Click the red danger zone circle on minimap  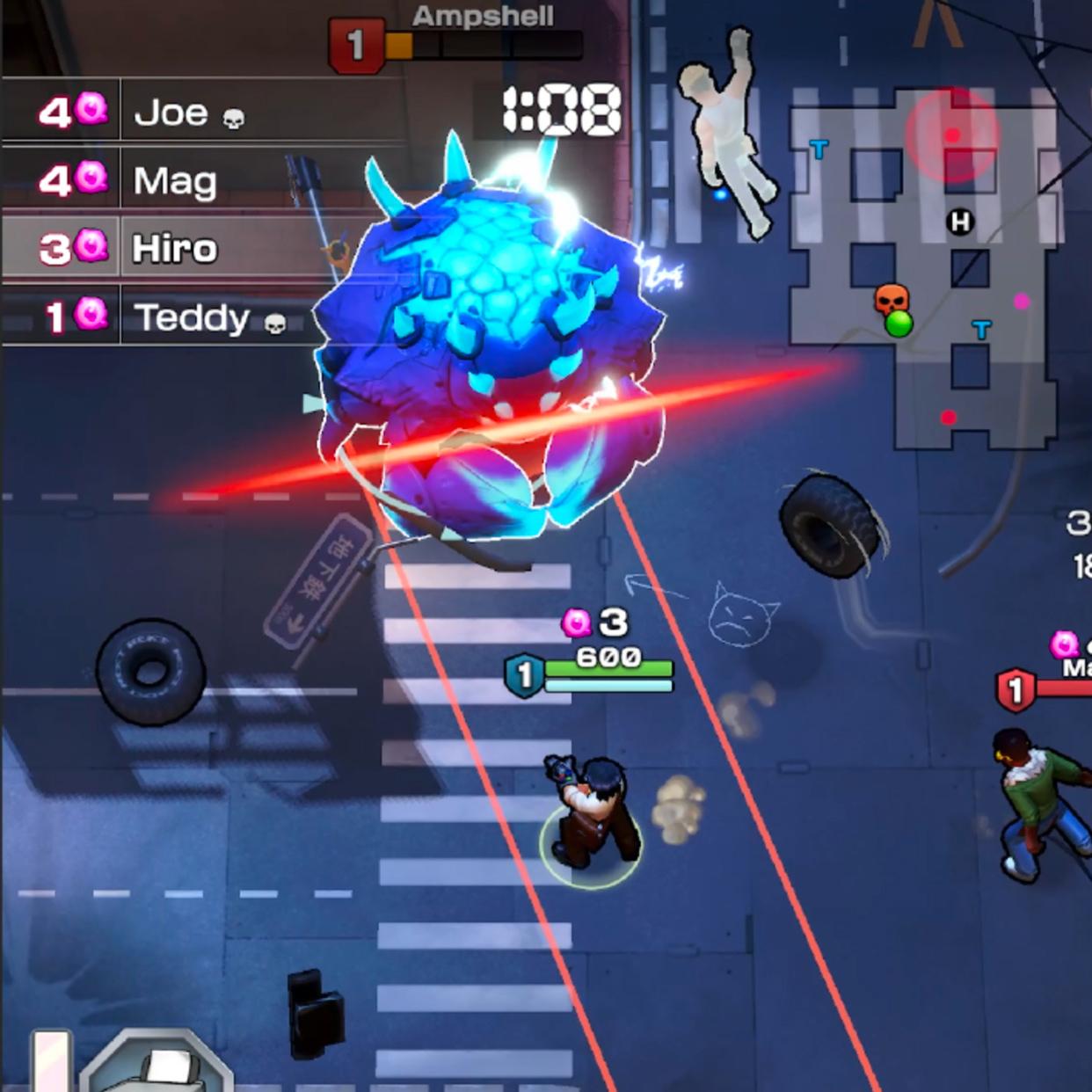tap(953, 134)
